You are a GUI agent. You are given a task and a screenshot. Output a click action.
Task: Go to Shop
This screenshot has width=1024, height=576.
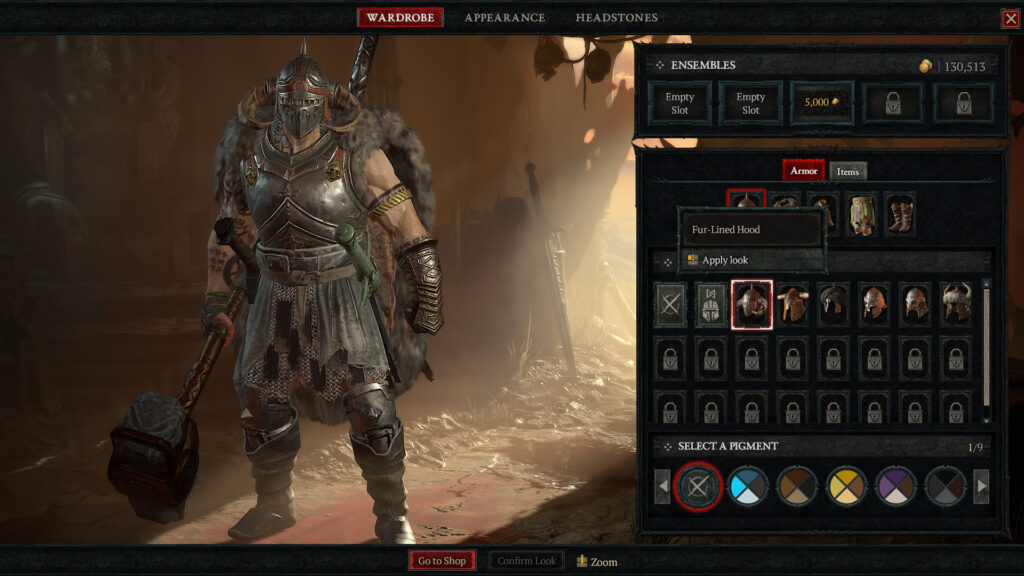click(x=441, y=561)
